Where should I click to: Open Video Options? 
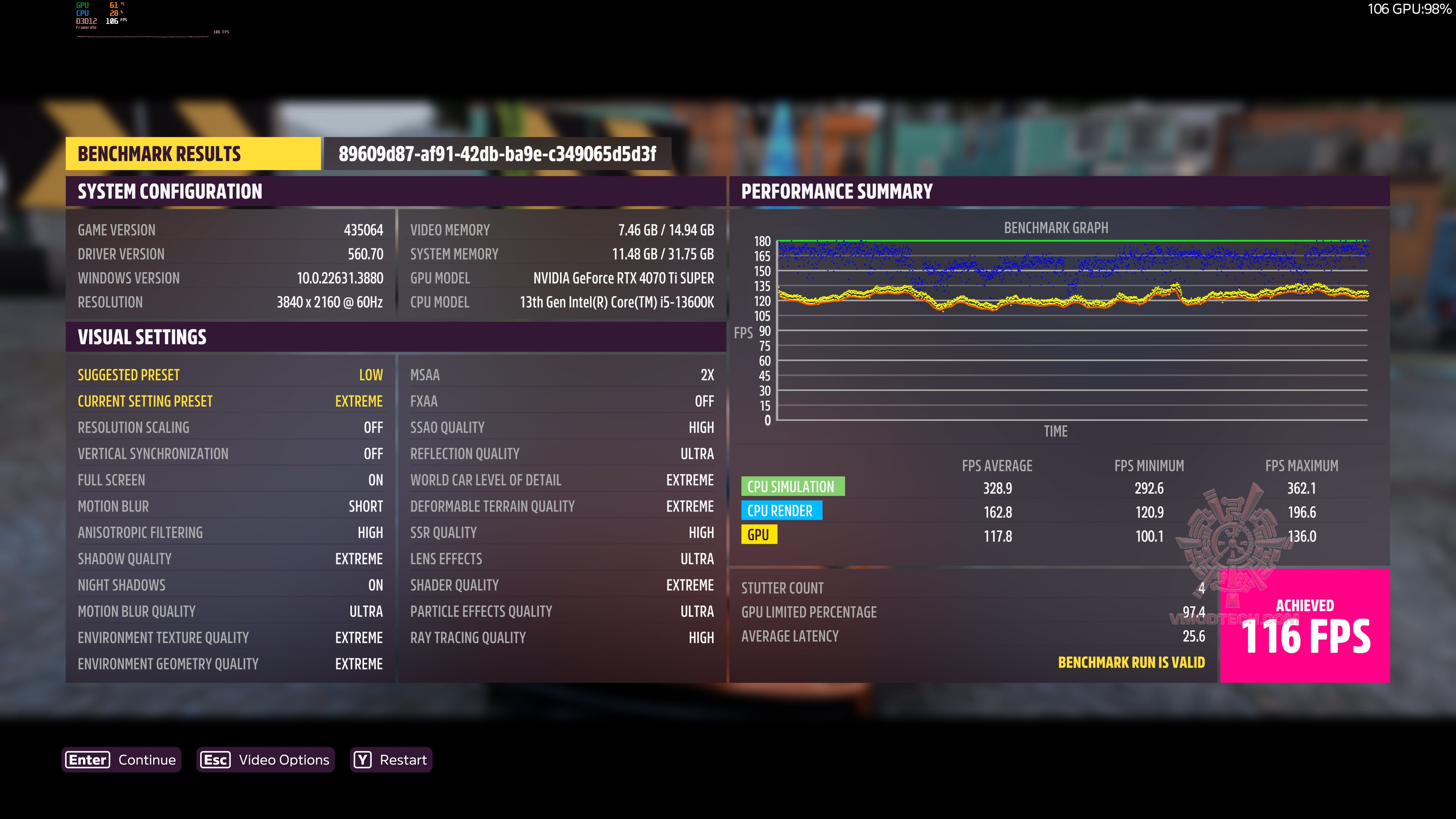(x=266, y=759)
